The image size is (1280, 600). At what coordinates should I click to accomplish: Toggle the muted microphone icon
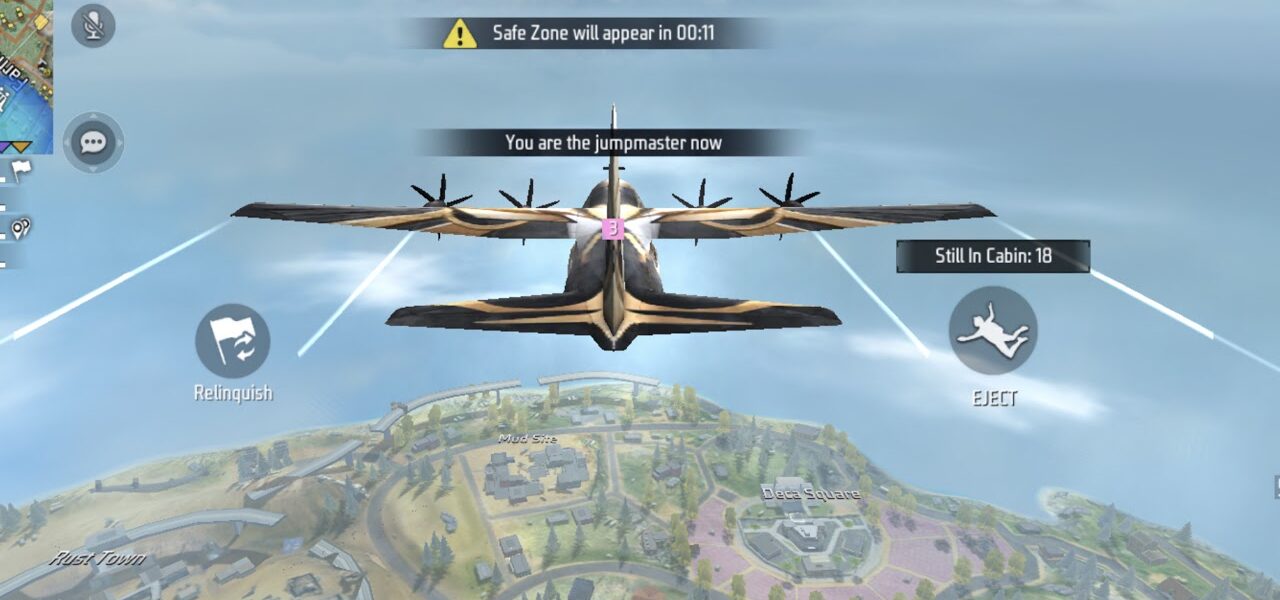[93, 25]
